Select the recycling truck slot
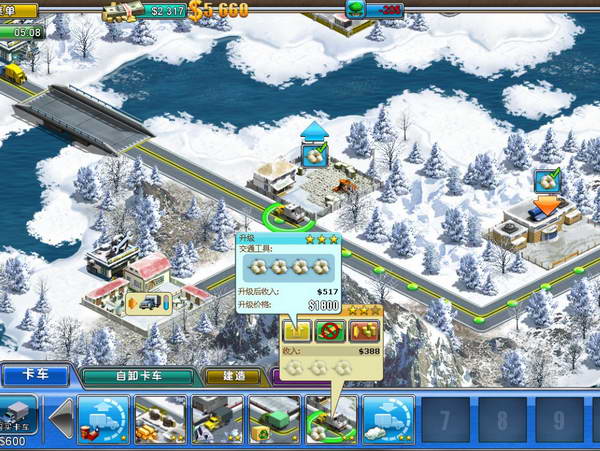Image resolution: width=600 pixels, height=451 pixels. (x=274, y=420)
